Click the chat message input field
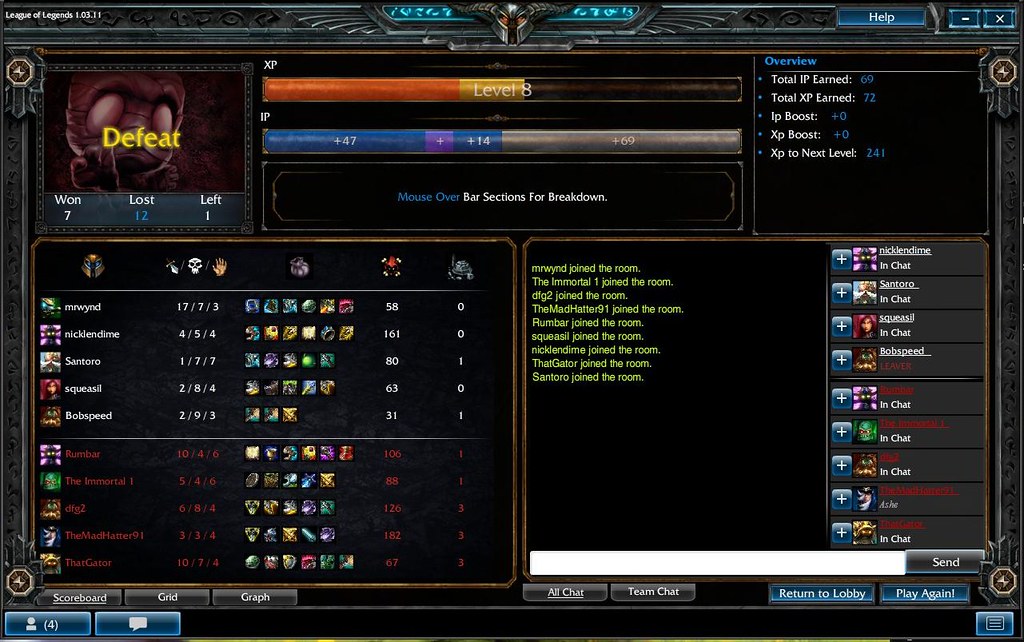 coord(716,563)
